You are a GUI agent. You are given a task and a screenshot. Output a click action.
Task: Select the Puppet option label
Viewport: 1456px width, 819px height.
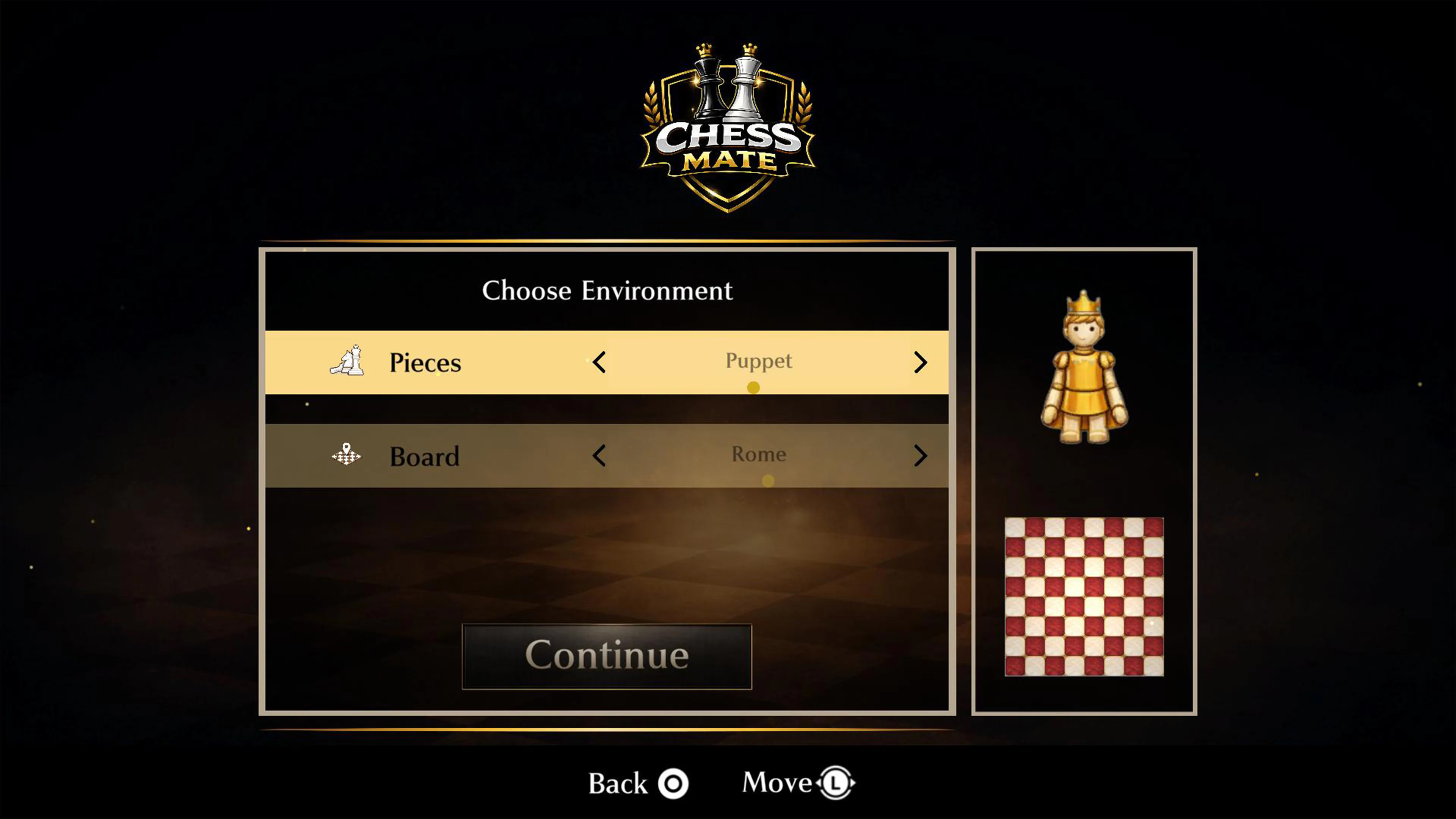[x=758, y=361]
